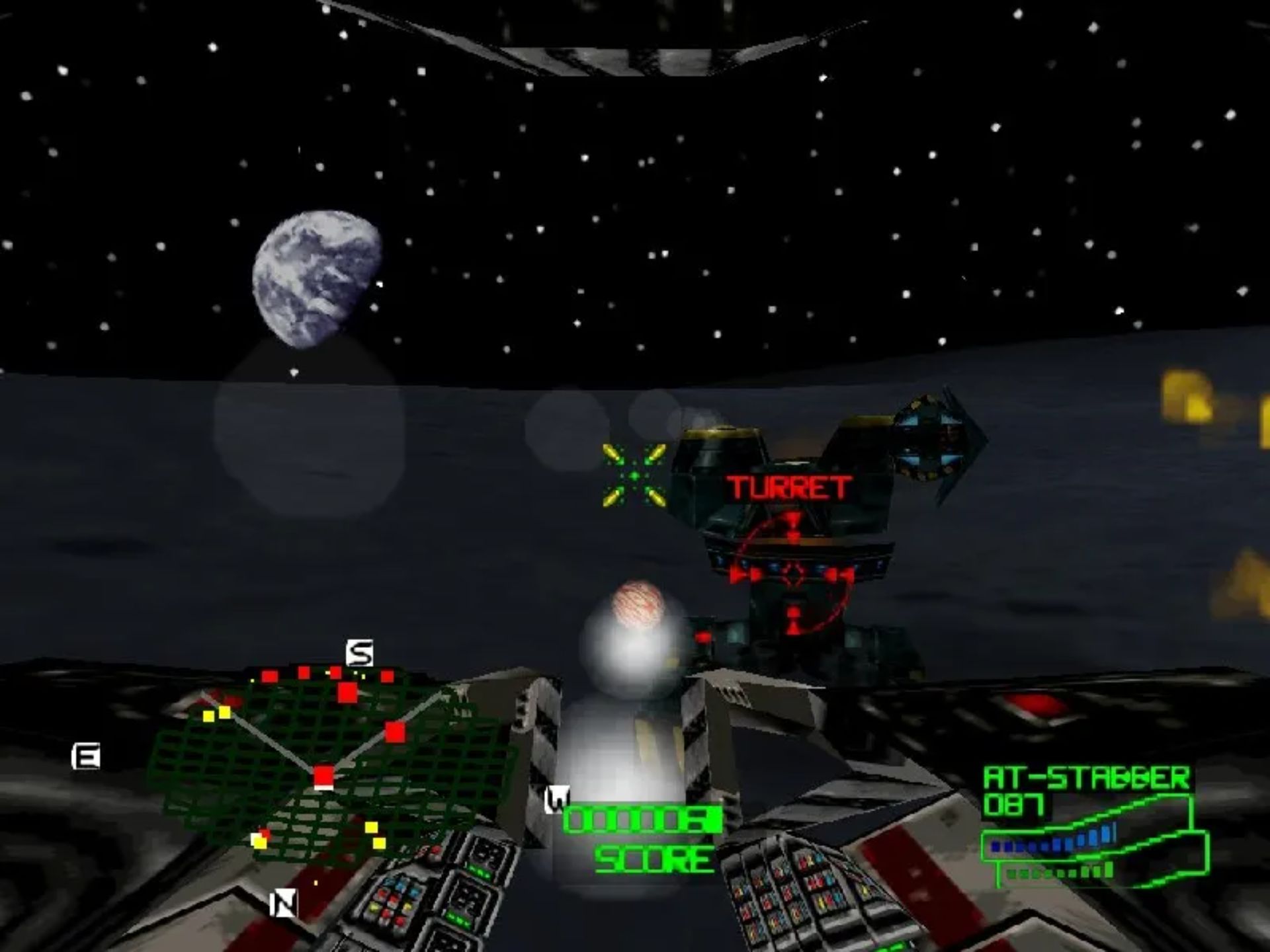Click the red circular target lock reticle
Screen dimensions: 1270x952
click(x=793, y=574)
